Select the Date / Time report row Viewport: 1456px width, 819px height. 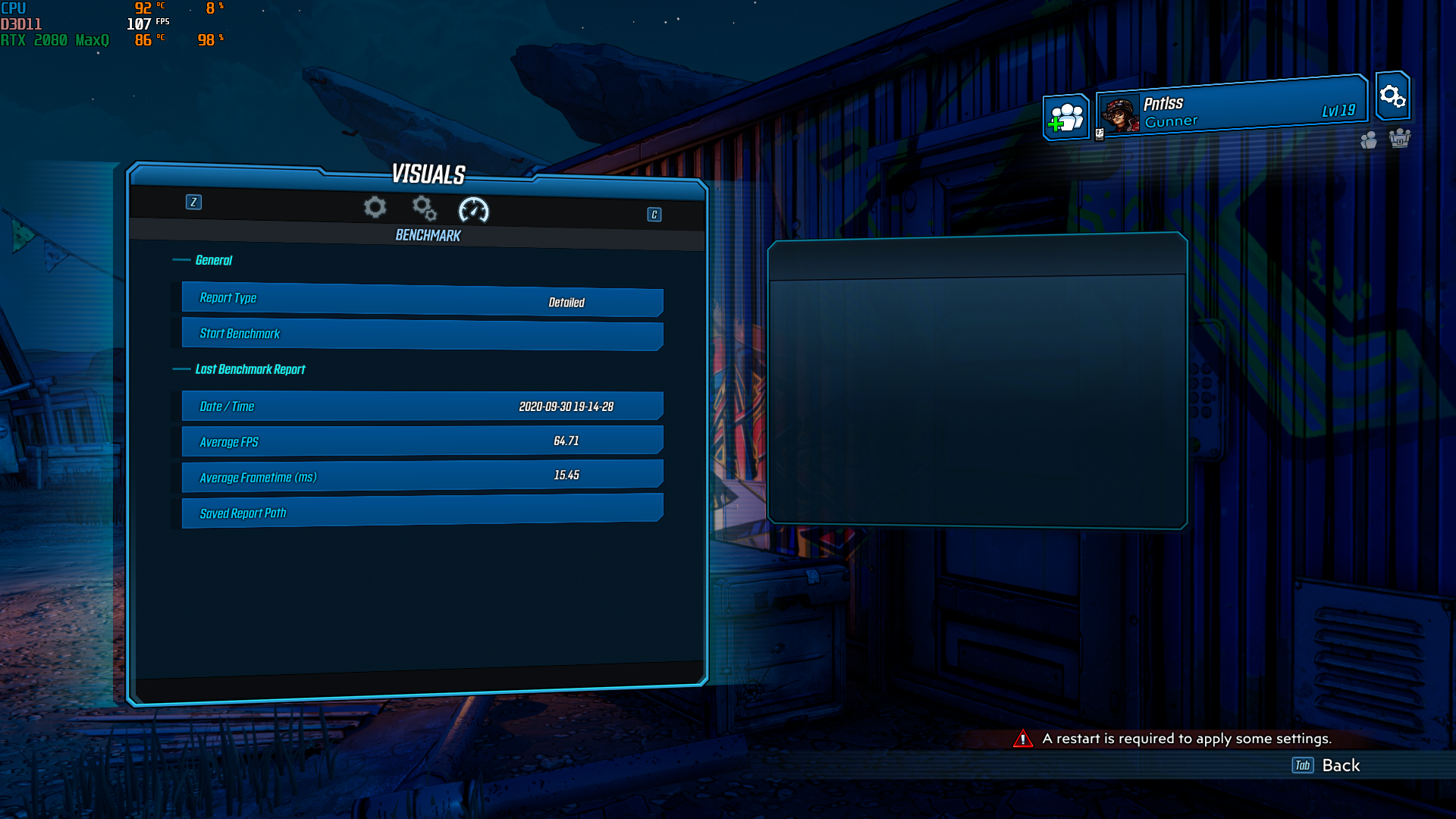422,406
